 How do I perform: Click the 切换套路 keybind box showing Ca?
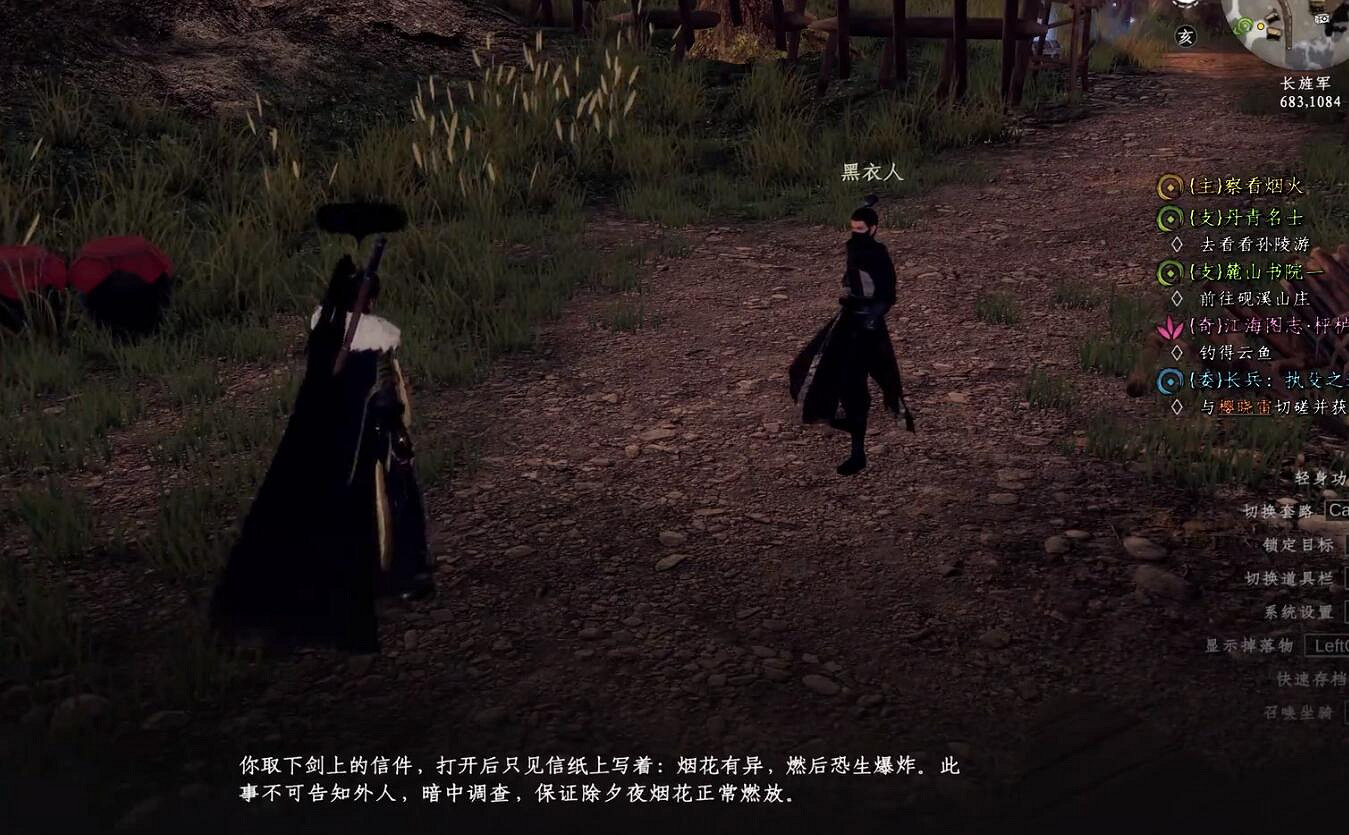pyautogui.click(x=1338, y=512)
